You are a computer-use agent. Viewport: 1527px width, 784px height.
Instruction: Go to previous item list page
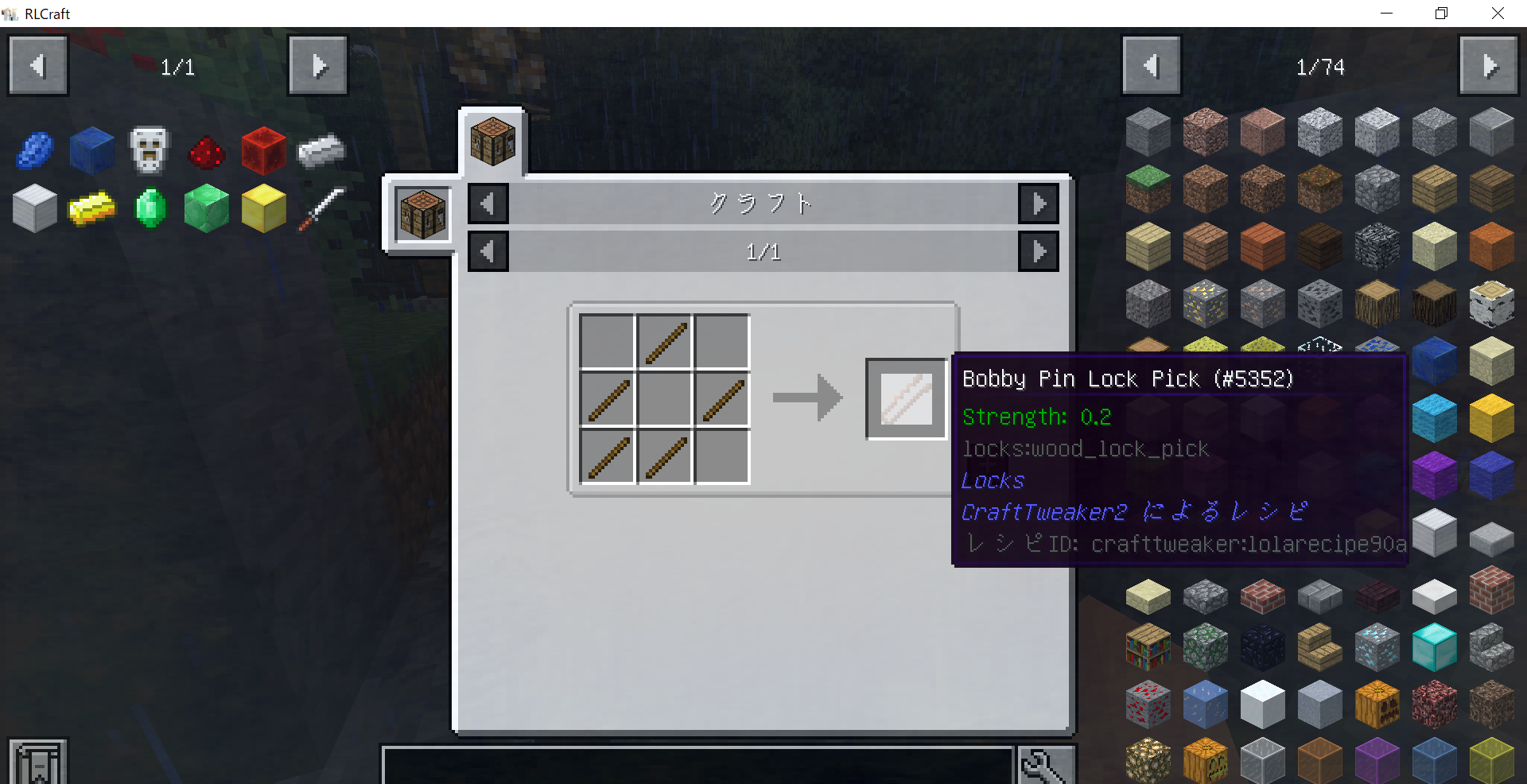click(1151, 66)
